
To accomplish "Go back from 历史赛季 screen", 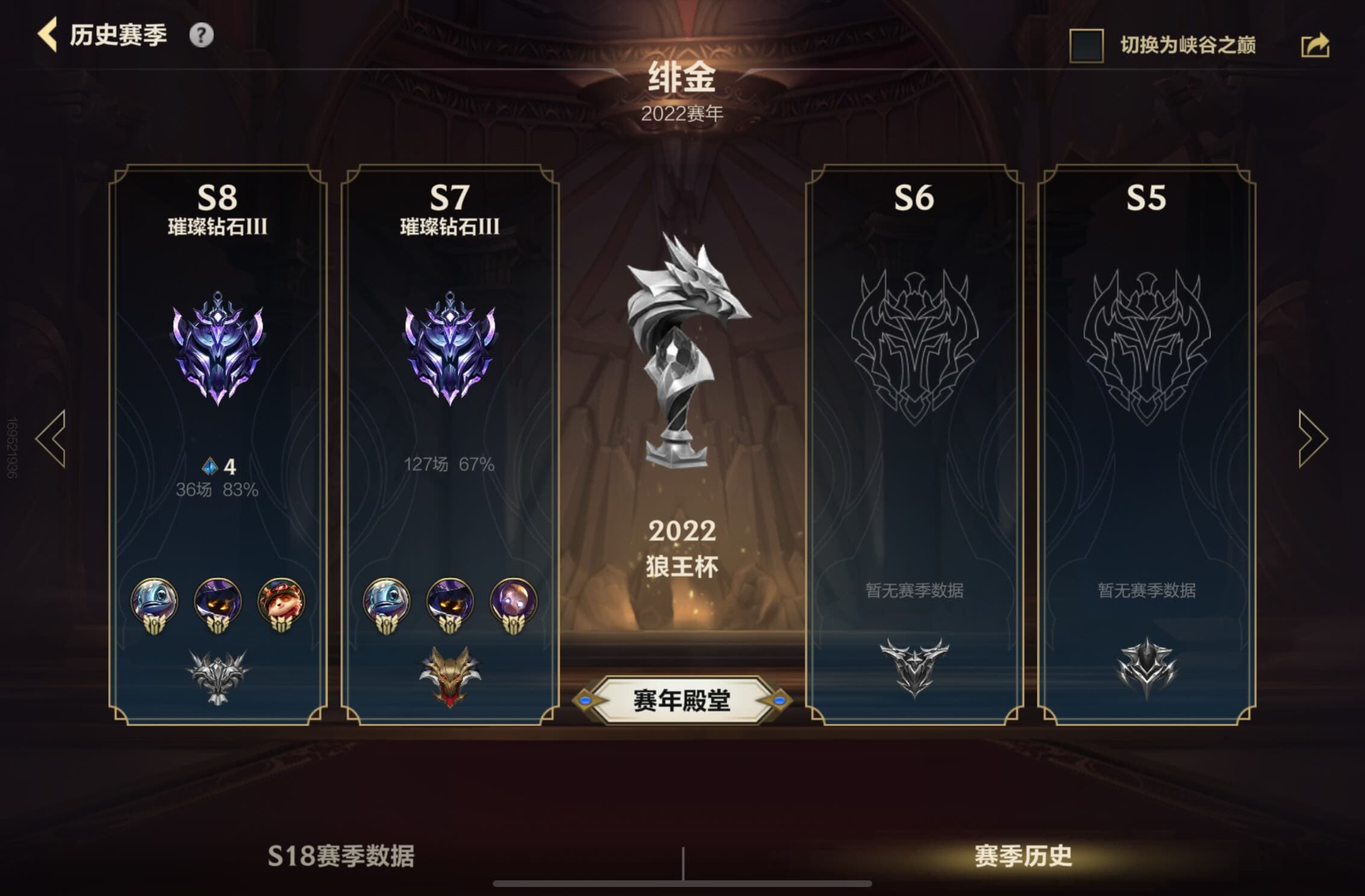I will [48, 35].
